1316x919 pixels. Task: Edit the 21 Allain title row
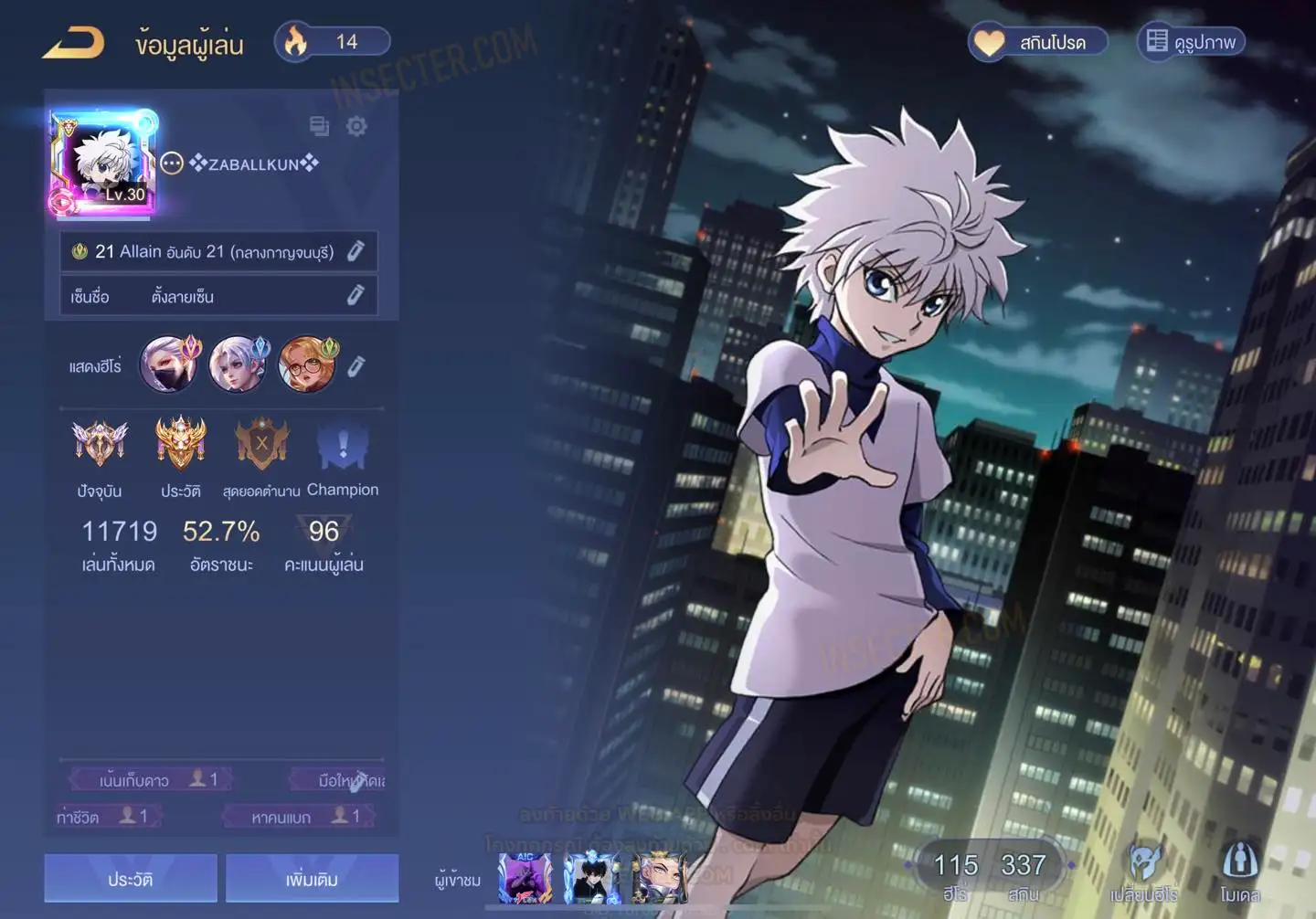(x=356, y=251)
